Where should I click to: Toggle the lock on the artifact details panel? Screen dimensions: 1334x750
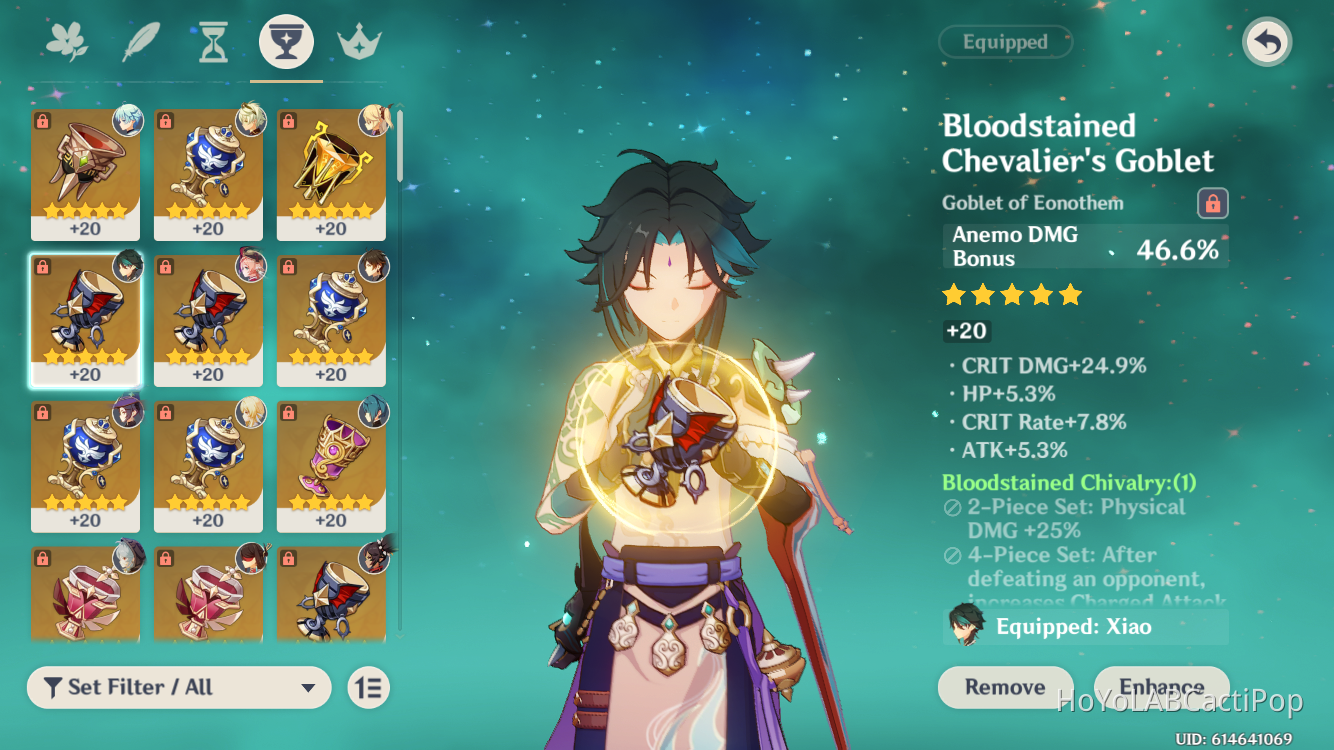(x=1213, y=203)
